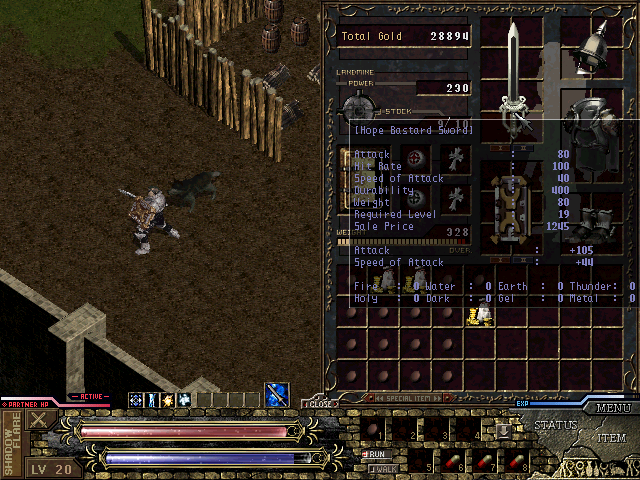Open the MENU
This screenshot has height=480, width=640.
(x=612, y=408)
